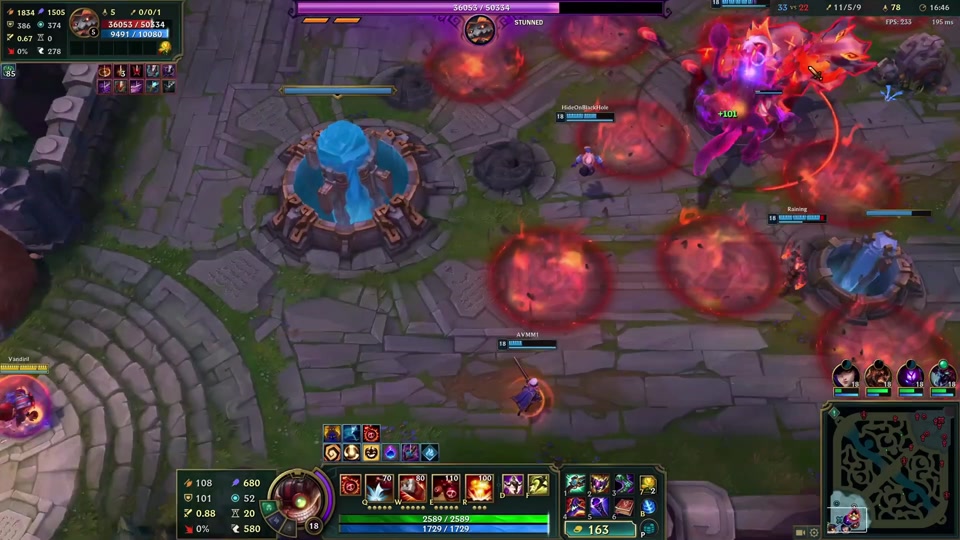Activate the recall button marked B
The height and width of the screenshot is (540, 960).
tap(648, 507)
